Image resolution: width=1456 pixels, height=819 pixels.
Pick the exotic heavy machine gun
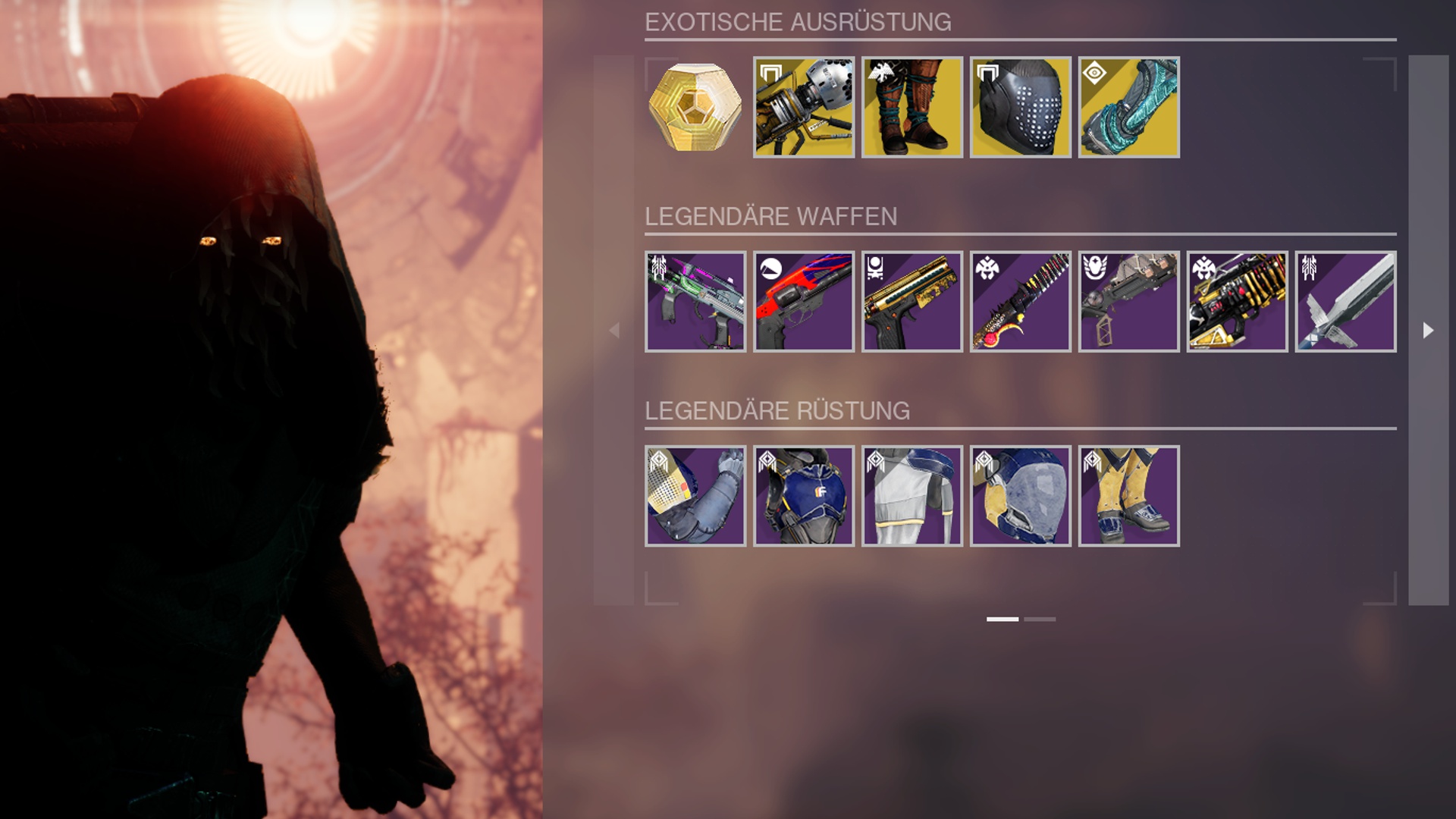point(803,107)
